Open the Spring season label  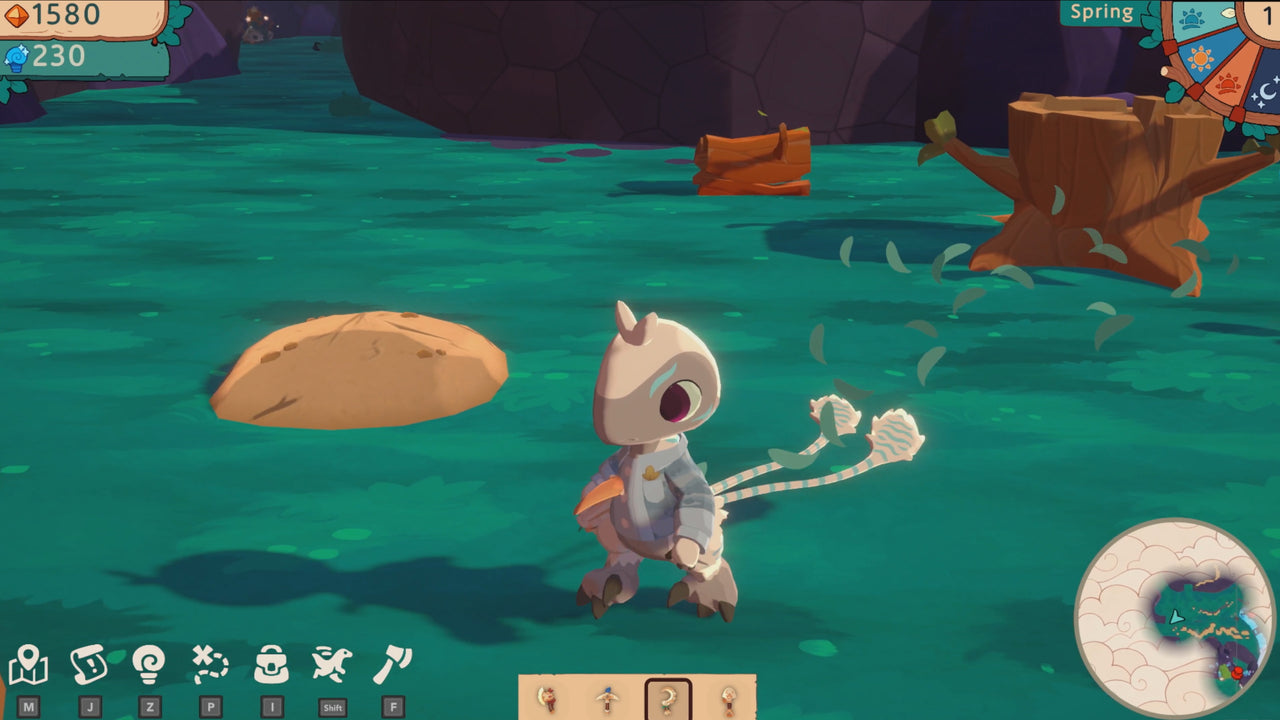point(1104,13)
